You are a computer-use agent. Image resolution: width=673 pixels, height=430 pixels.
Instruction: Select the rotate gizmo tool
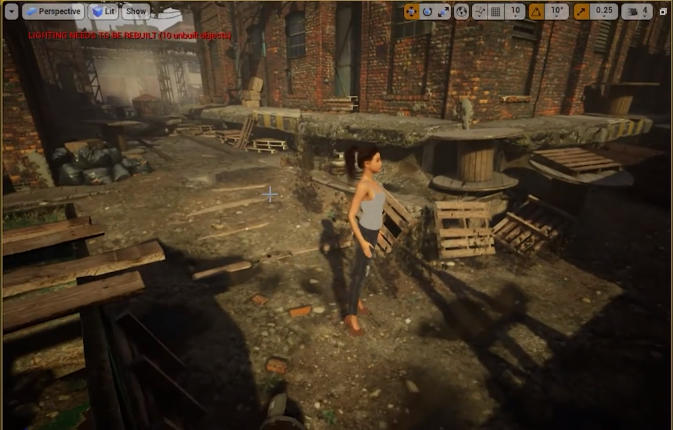[428, 12]
